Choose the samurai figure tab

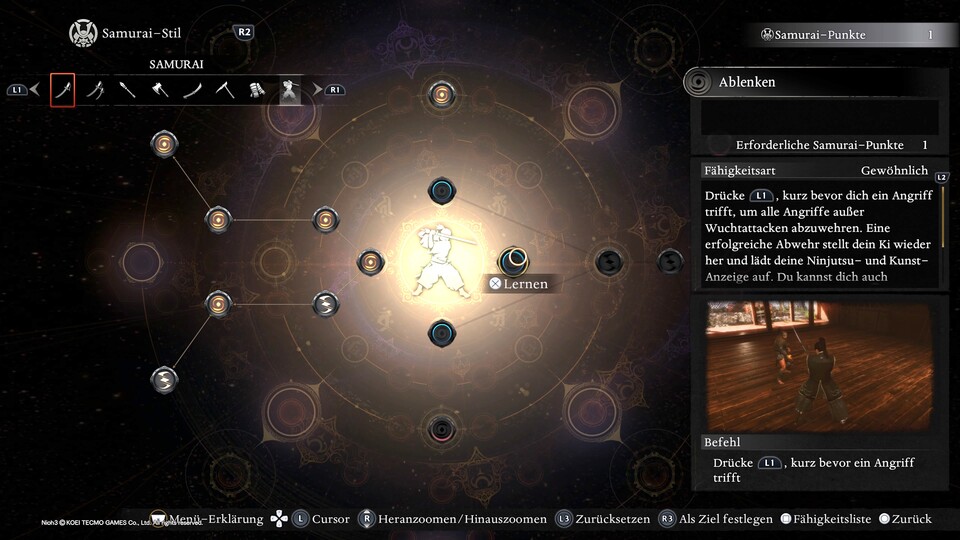(x=290, y=90)
